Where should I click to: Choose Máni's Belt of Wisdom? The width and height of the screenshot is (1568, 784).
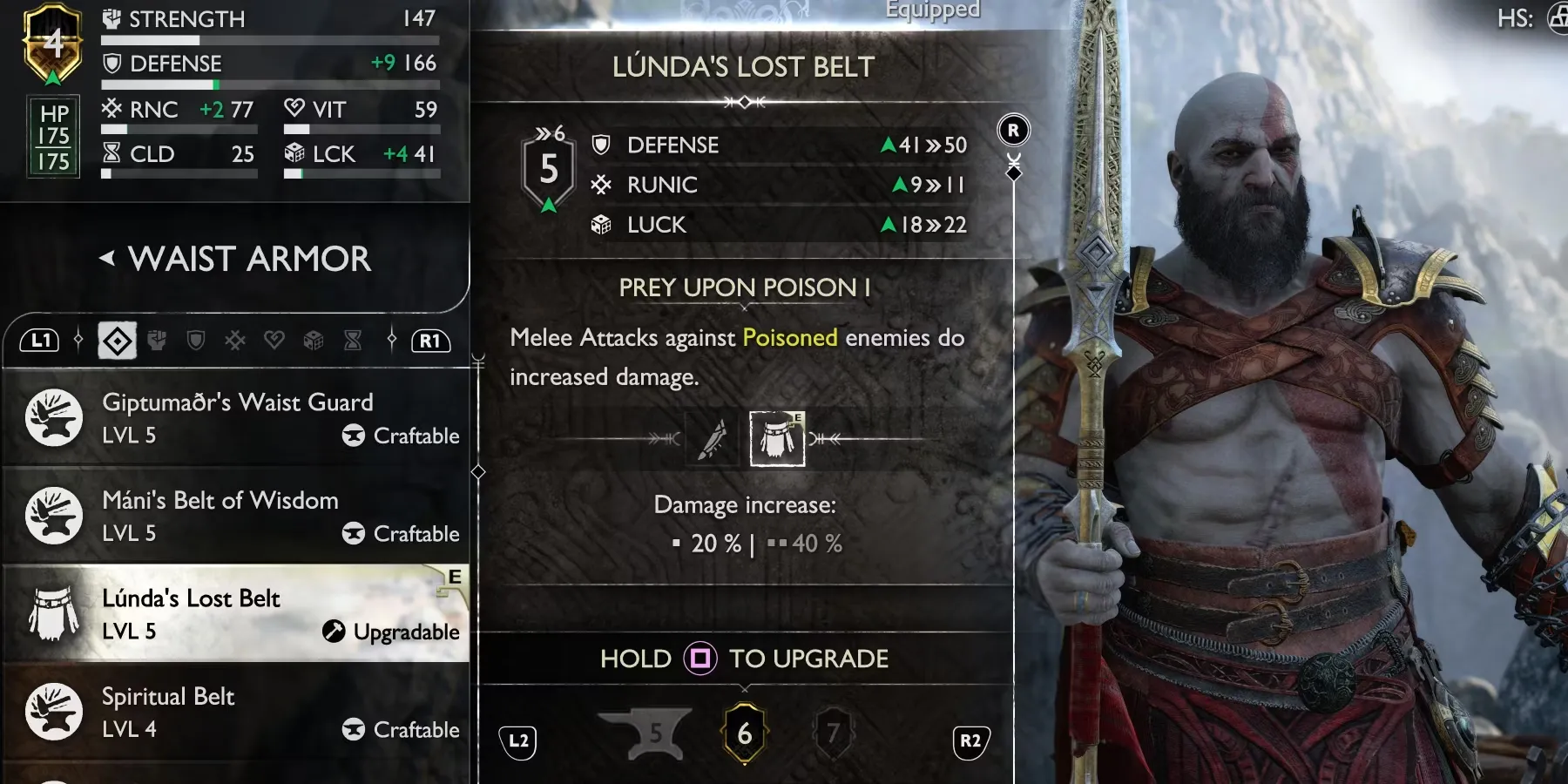pyautogui.click(x=237, y=516)
